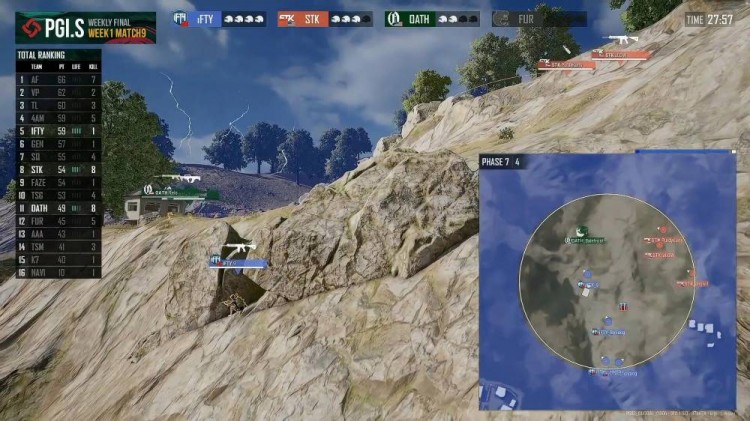This screenshot has height=421, width=750.
Task: Click the AF row in Total Ranking
Action: 58,78
